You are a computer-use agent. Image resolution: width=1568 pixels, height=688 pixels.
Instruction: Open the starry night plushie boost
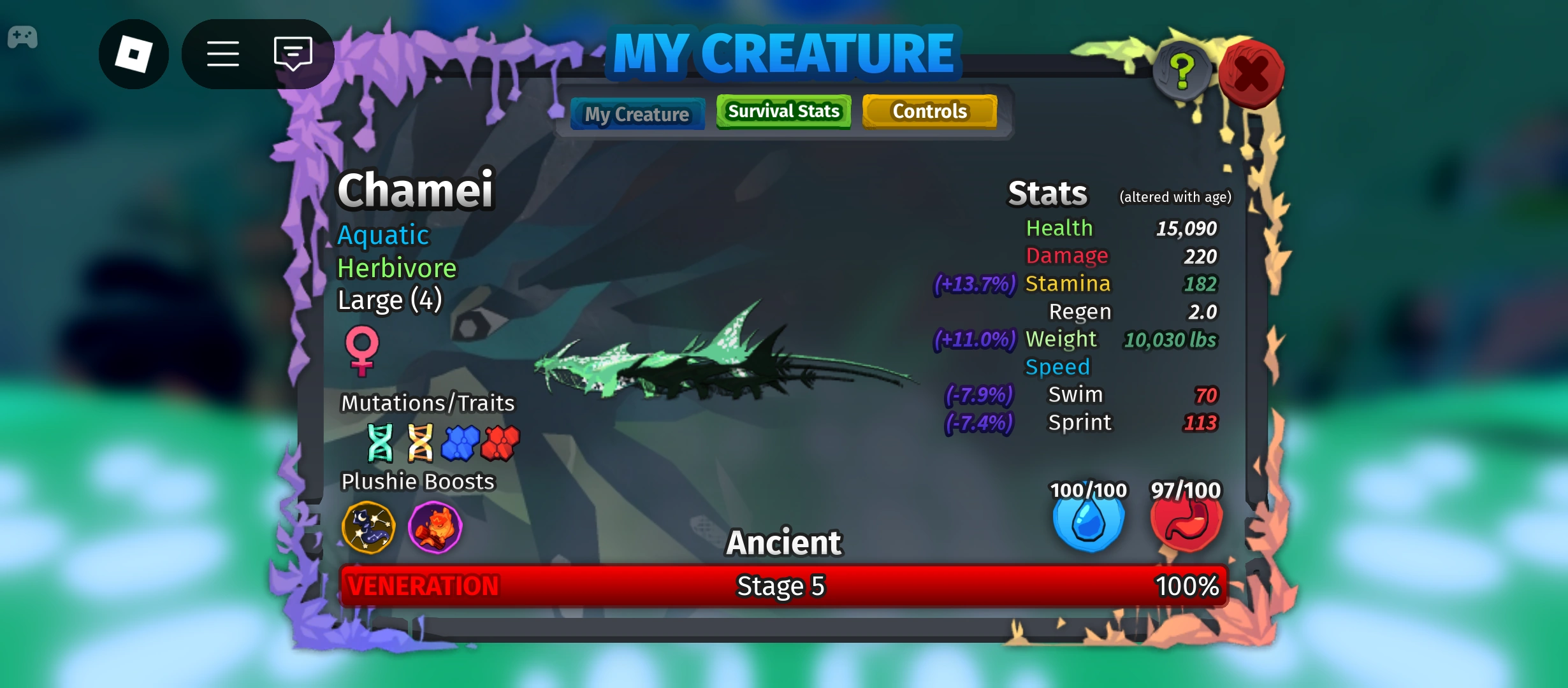[370, 527]
